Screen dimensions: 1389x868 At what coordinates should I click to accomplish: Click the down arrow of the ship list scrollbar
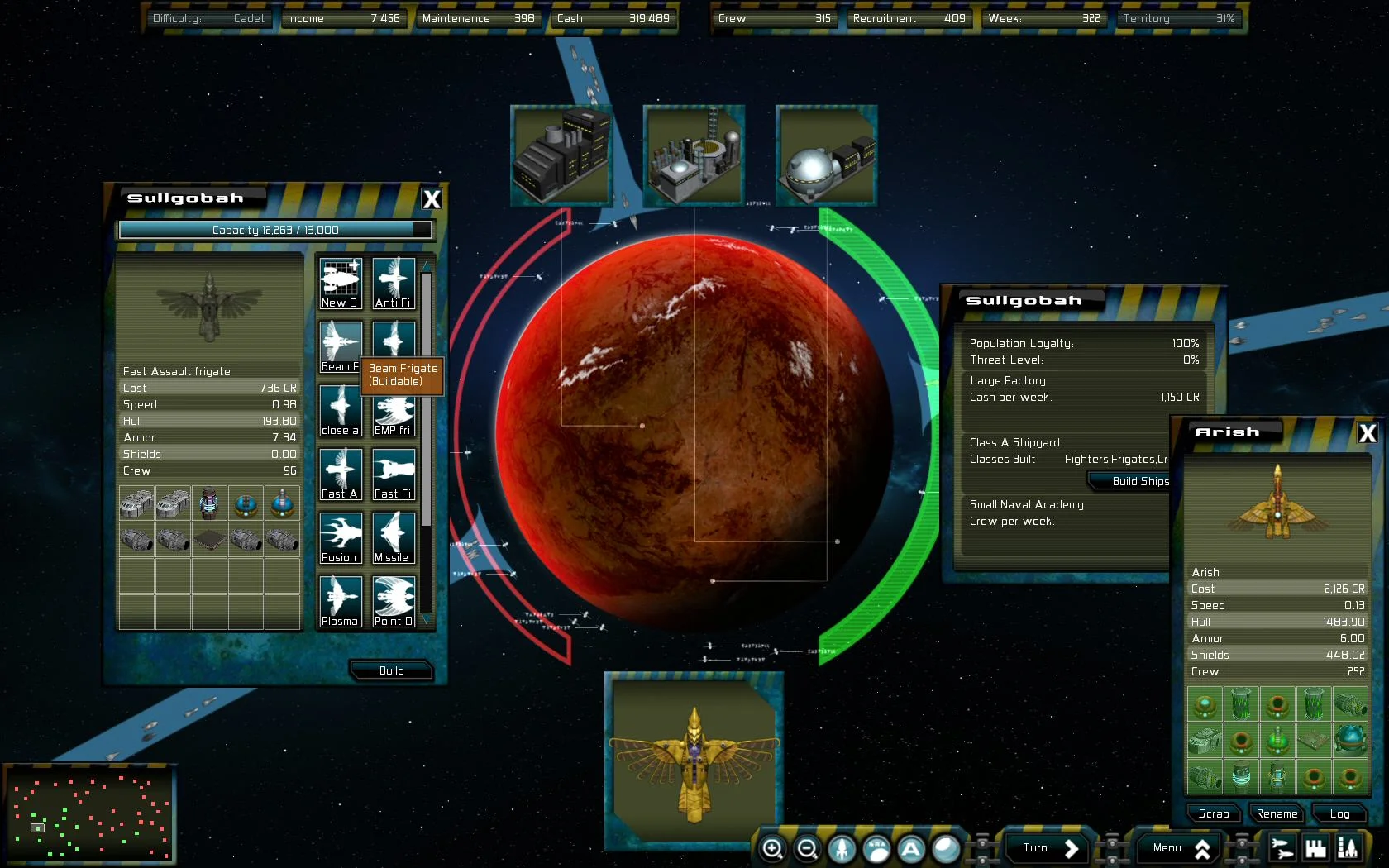pos(425,619)
